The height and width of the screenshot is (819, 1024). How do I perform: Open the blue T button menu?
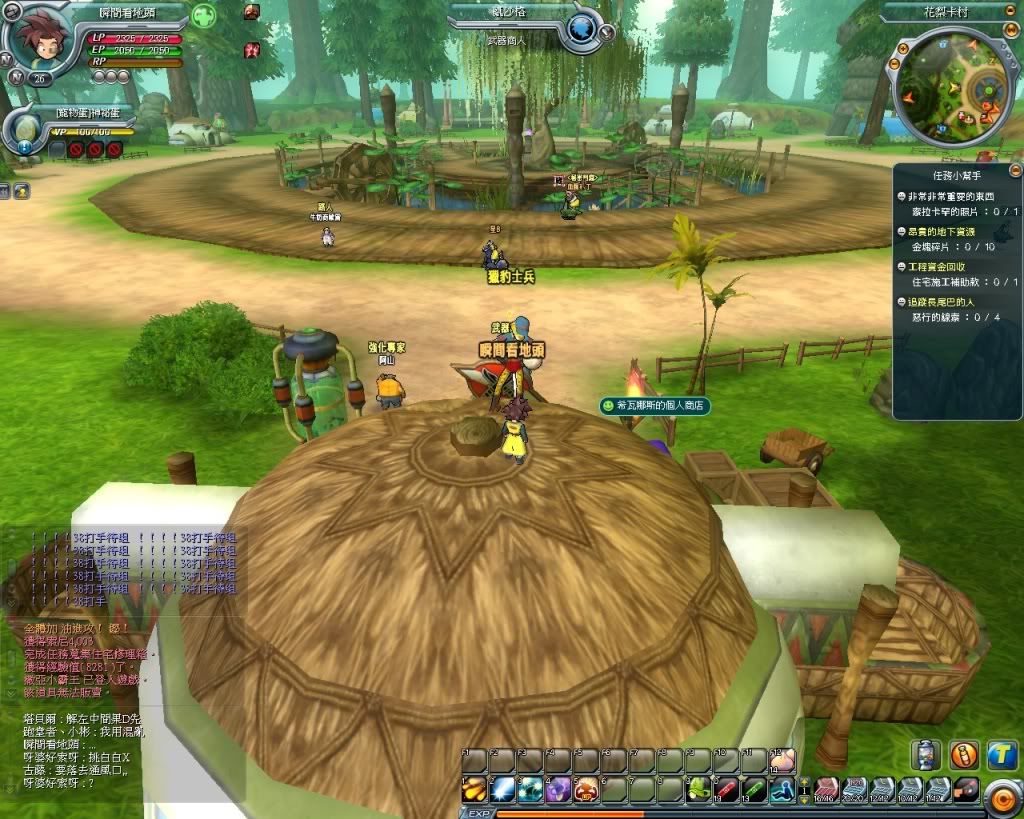click(x=1001, y=755)
